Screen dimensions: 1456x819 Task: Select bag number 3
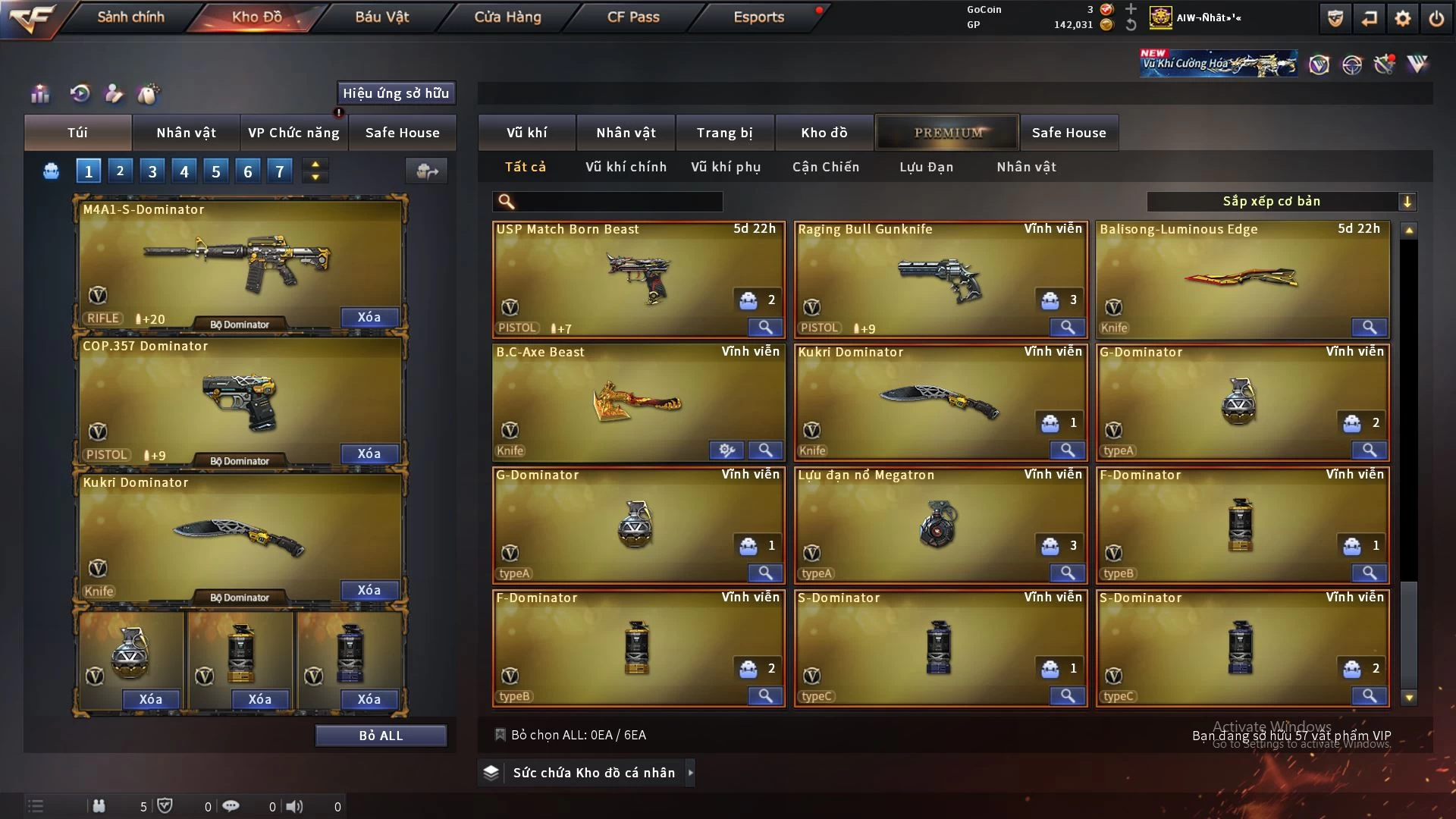(152, 171)
